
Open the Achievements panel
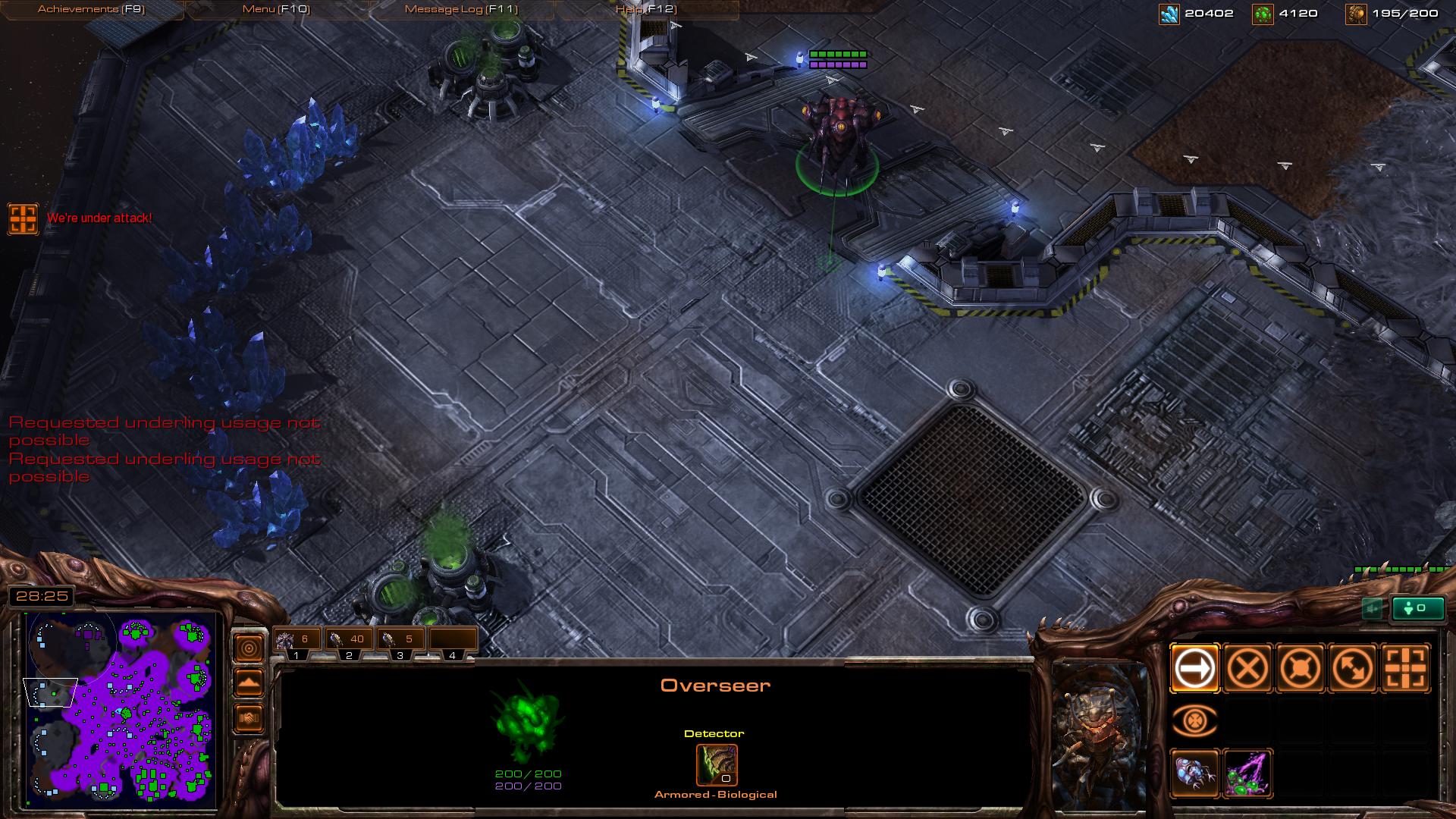91,9
